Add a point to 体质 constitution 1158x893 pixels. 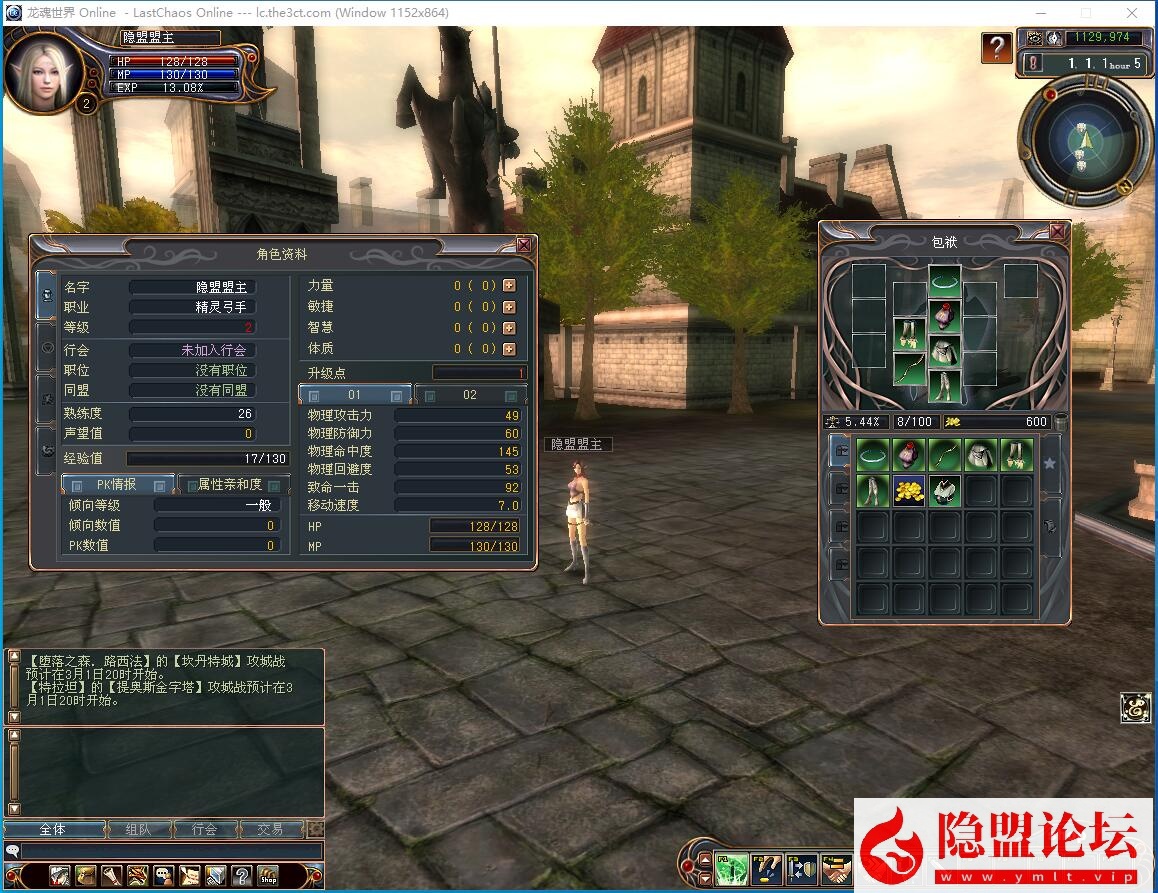pyautogui.click(x=510, y=349)
